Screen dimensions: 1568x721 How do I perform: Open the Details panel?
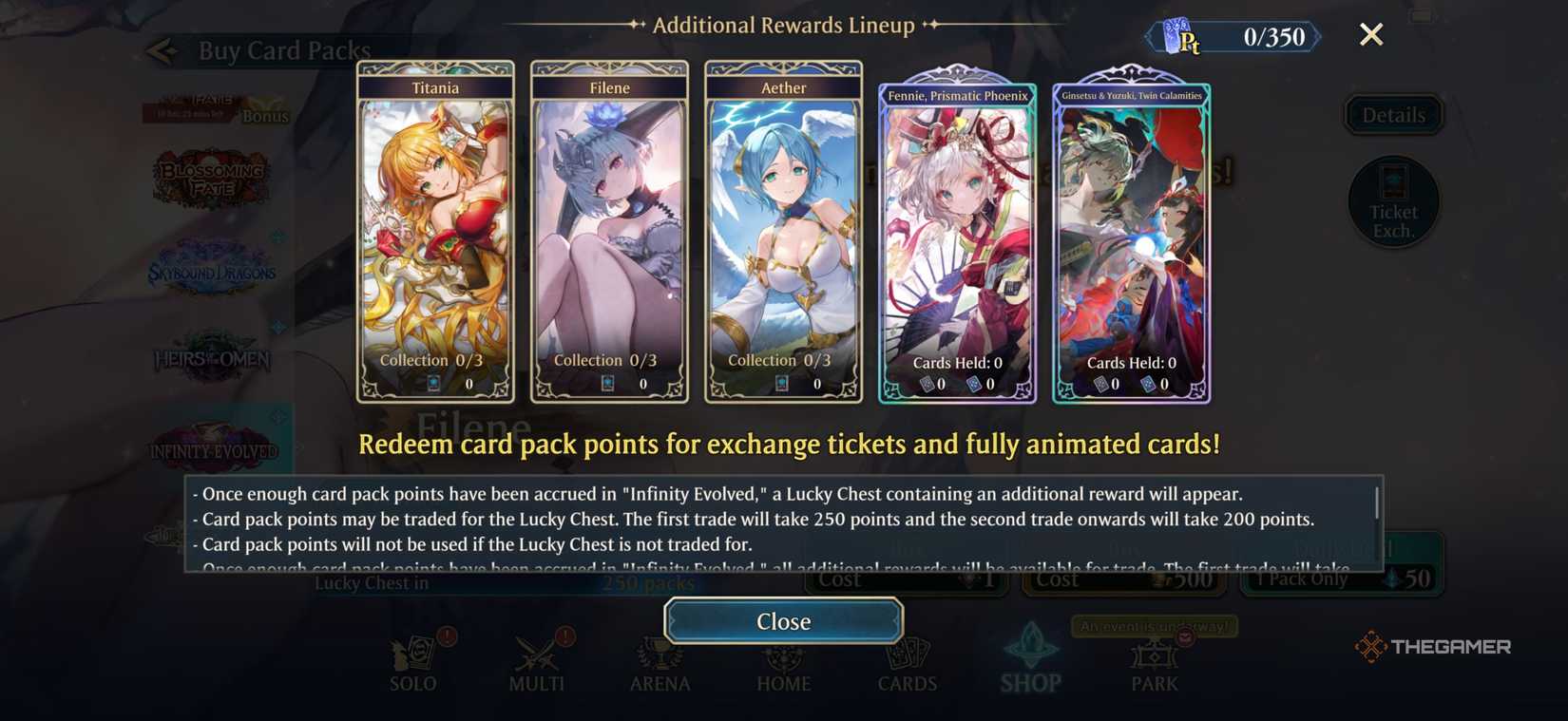[1392, 114]
